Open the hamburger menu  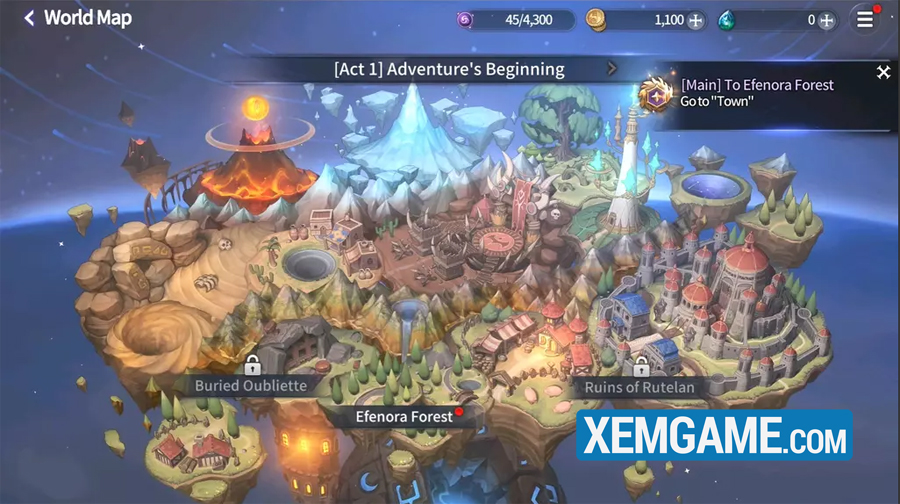click(x=865, y=20)
